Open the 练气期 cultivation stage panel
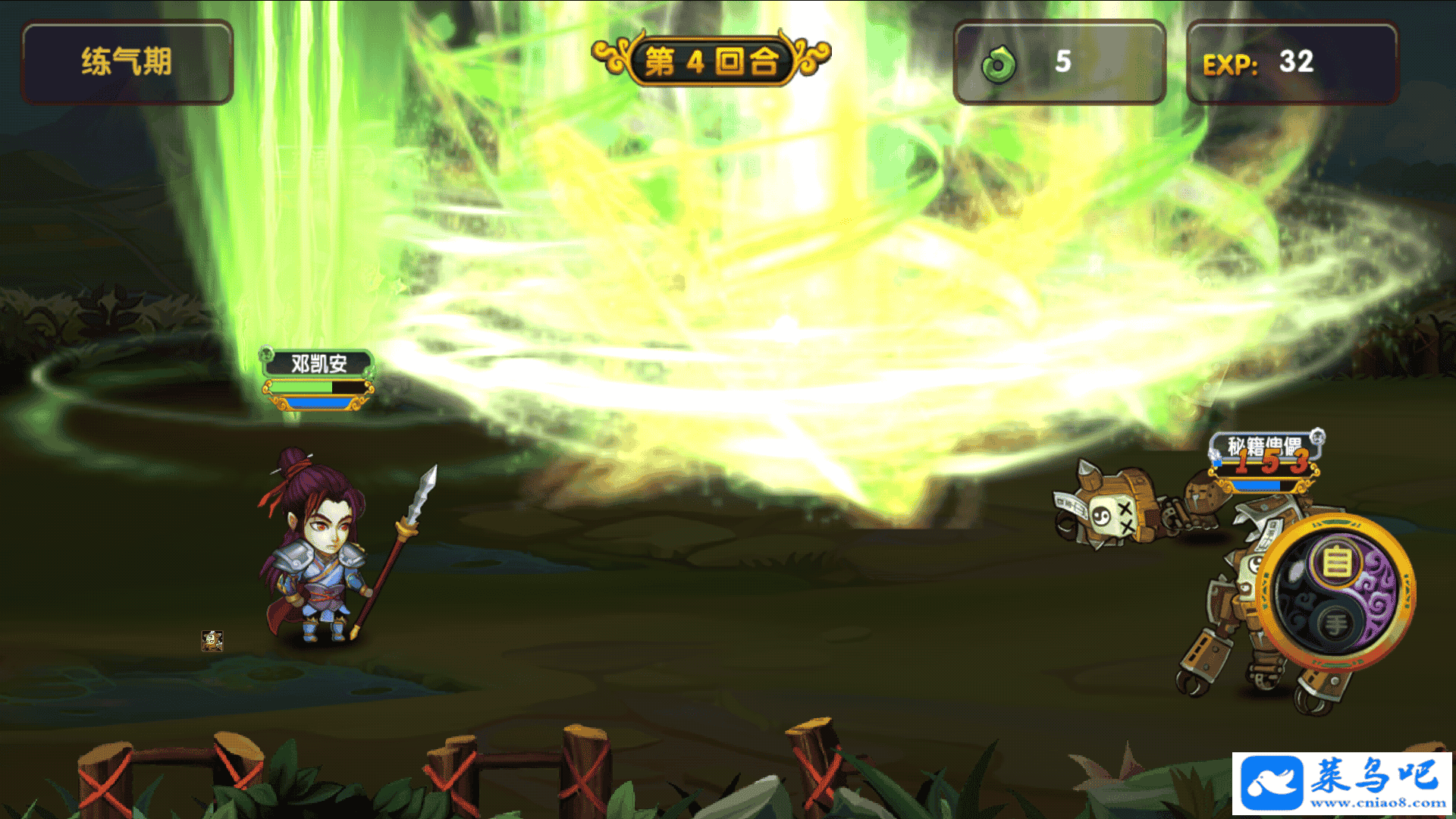Viewport: 1456px width, 819px height. pyautogui.click(x=127, y=62)
